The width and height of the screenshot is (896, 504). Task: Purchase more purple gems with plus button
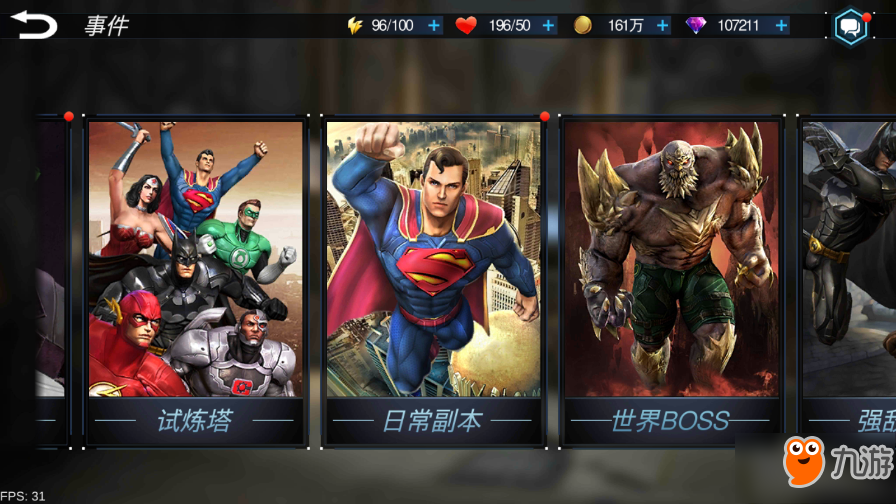click(781, 26)
